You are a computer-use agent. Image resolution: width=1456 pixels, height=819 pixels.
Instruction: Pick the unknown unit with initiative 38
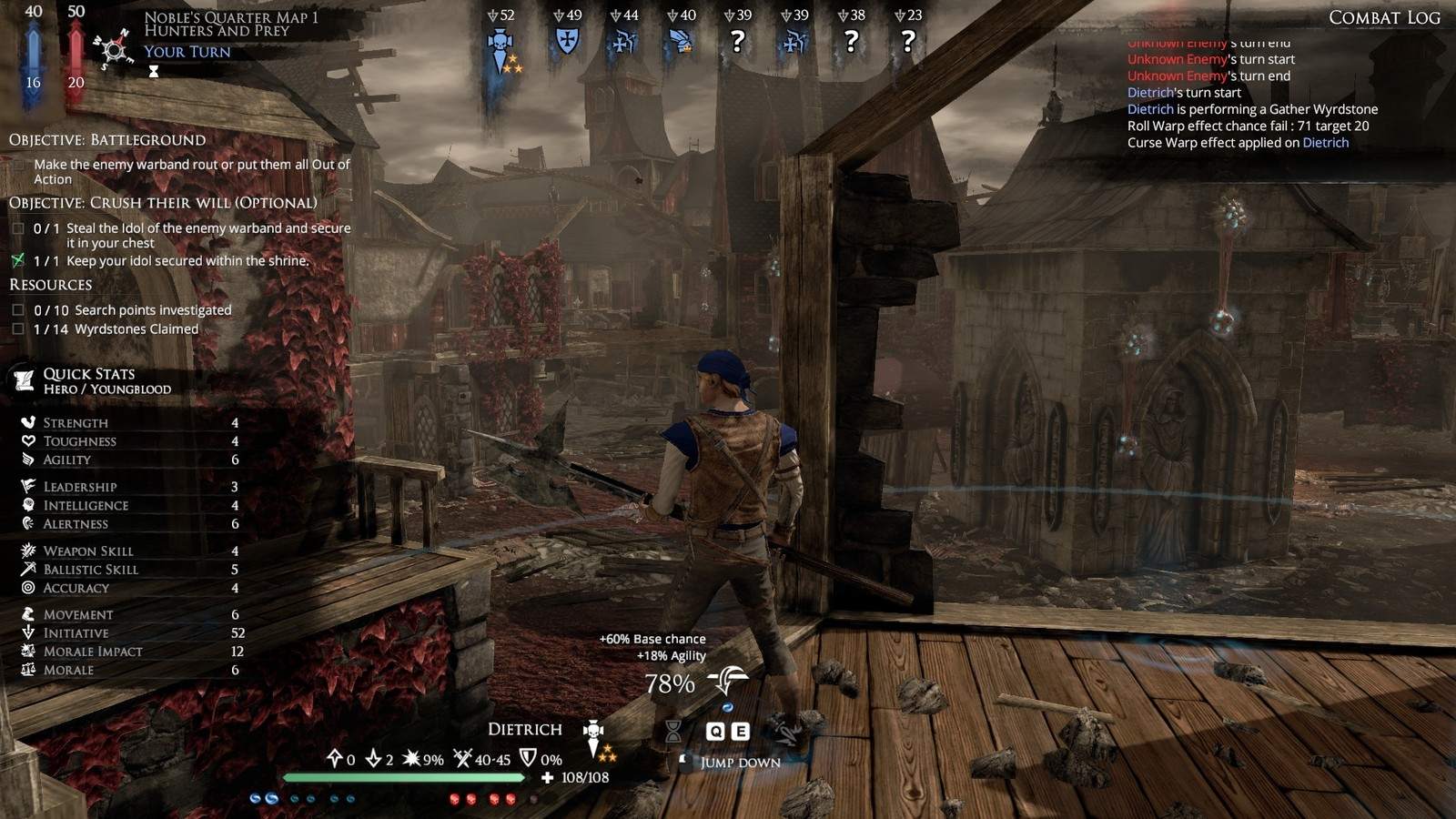point(851,41)
